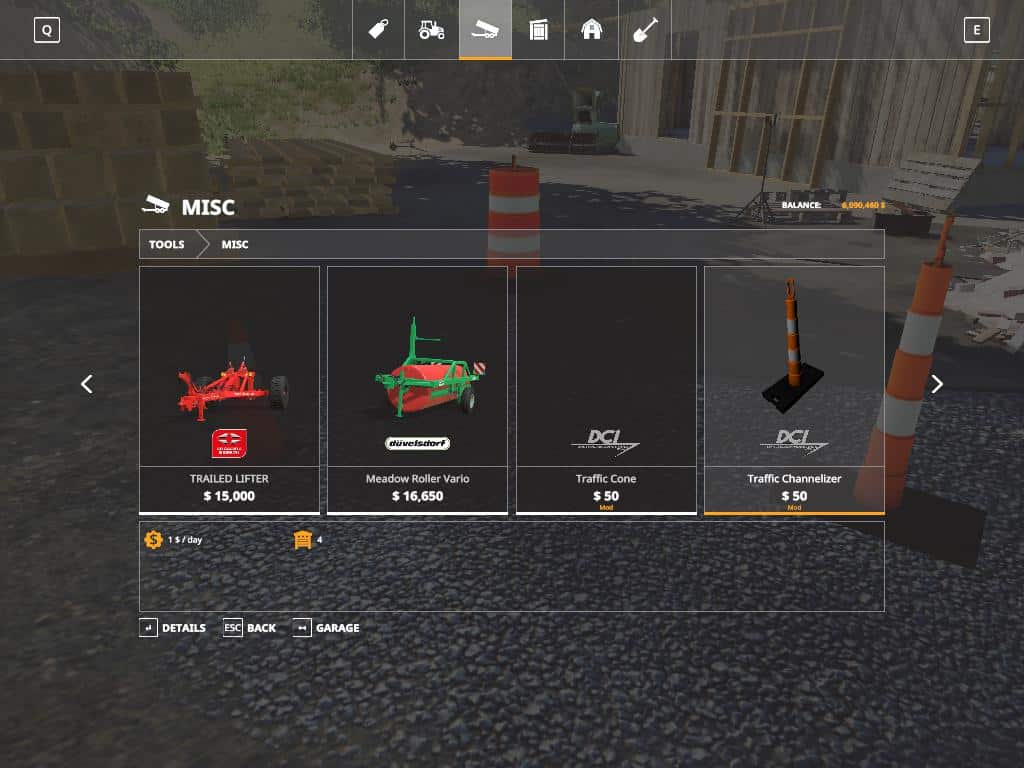Show previous items with left arrow
Viewport: 1024px width, 768px height.
tap(87, 384)
